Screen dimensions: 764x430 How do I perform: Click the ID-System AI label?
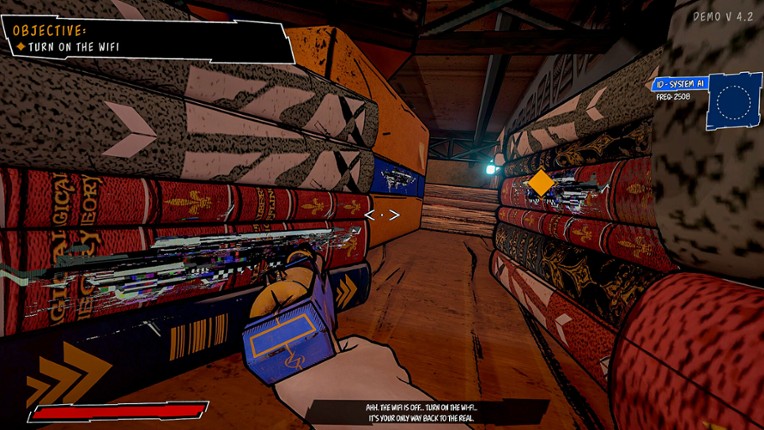pyautogui.click(x=679, y=85)
